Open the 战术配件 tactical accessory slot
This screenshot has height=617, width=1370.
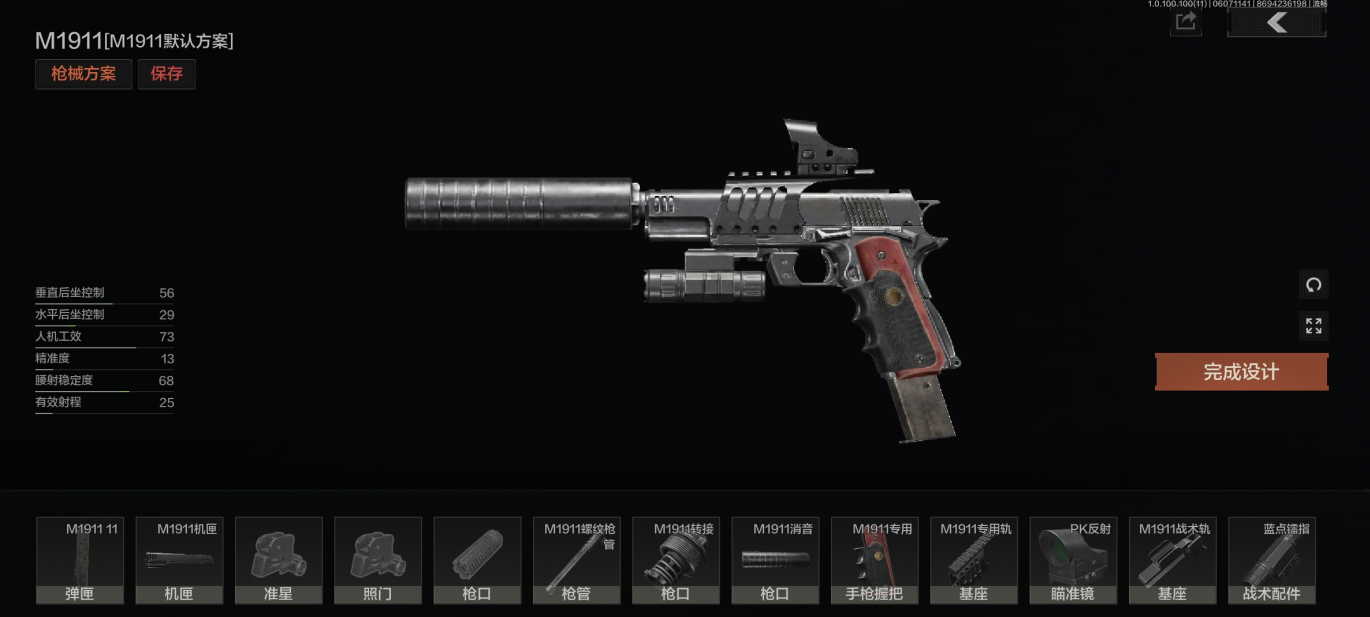(1272, 560)
